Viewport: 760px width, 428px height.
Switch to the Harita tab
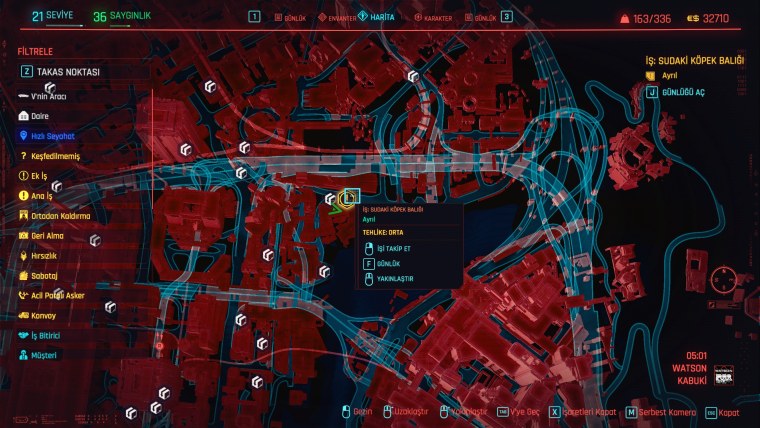[x=377, y=18]
